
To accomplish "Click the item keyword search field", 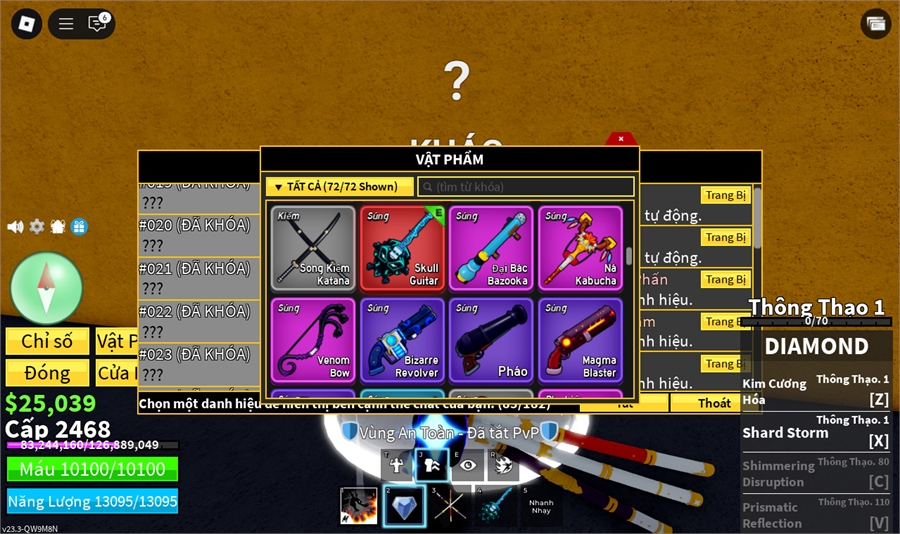I will [x=526, y=187].
